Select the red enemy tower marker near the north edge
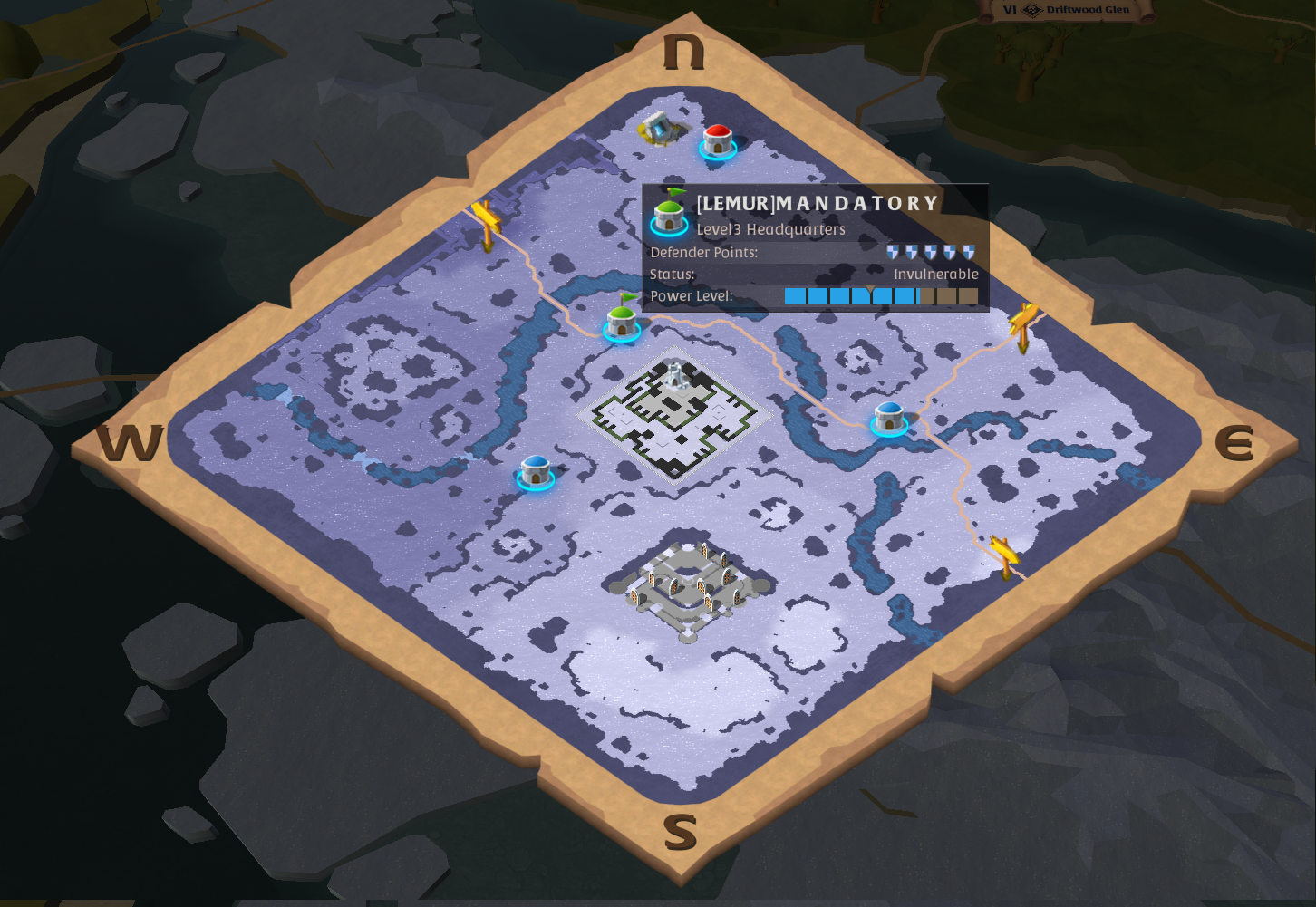The width and height of the screenshot is (1316, 907). tap(717, 142)
